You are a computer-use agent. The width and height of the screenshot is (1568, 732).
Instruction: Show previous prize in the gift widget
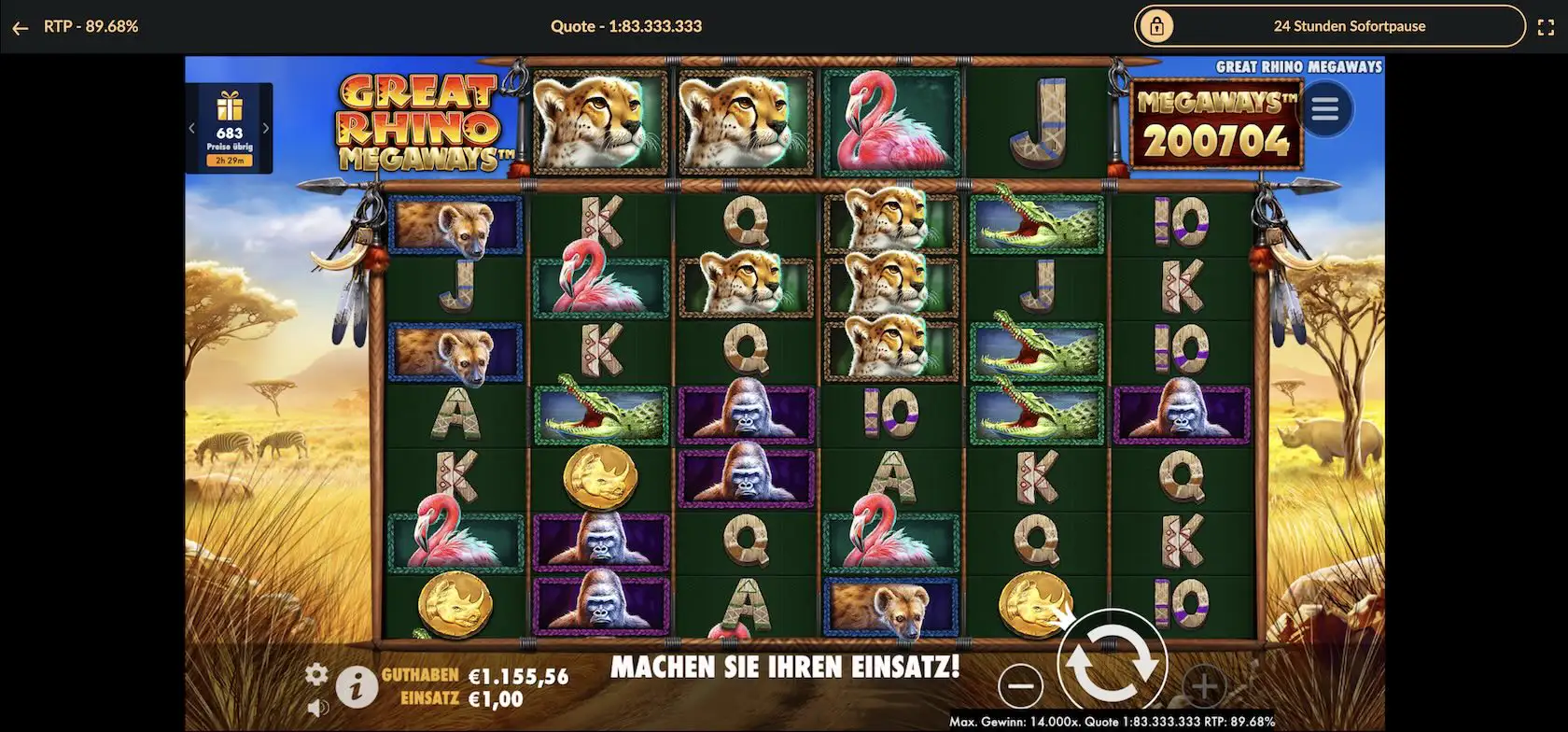(192, 129)
